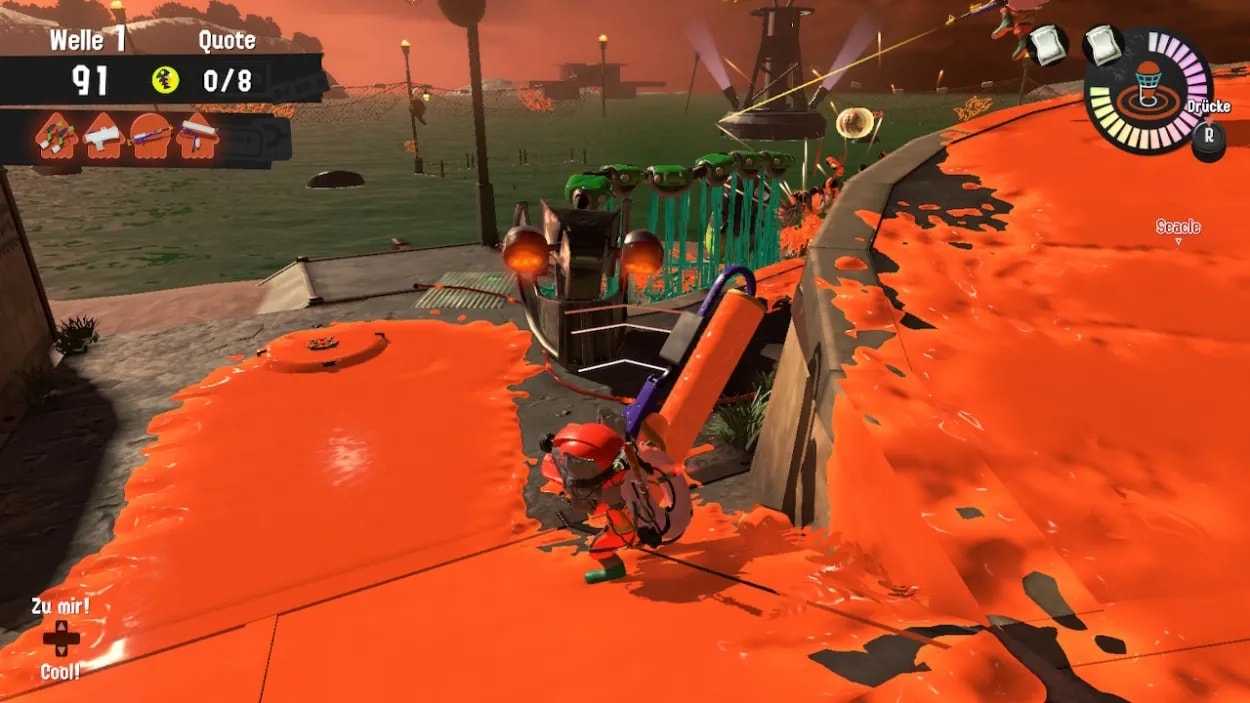Select the white blaster weapon icon
Viewport: 1250px width, 703px height.
pyautogui.click(x=103, y=134)
